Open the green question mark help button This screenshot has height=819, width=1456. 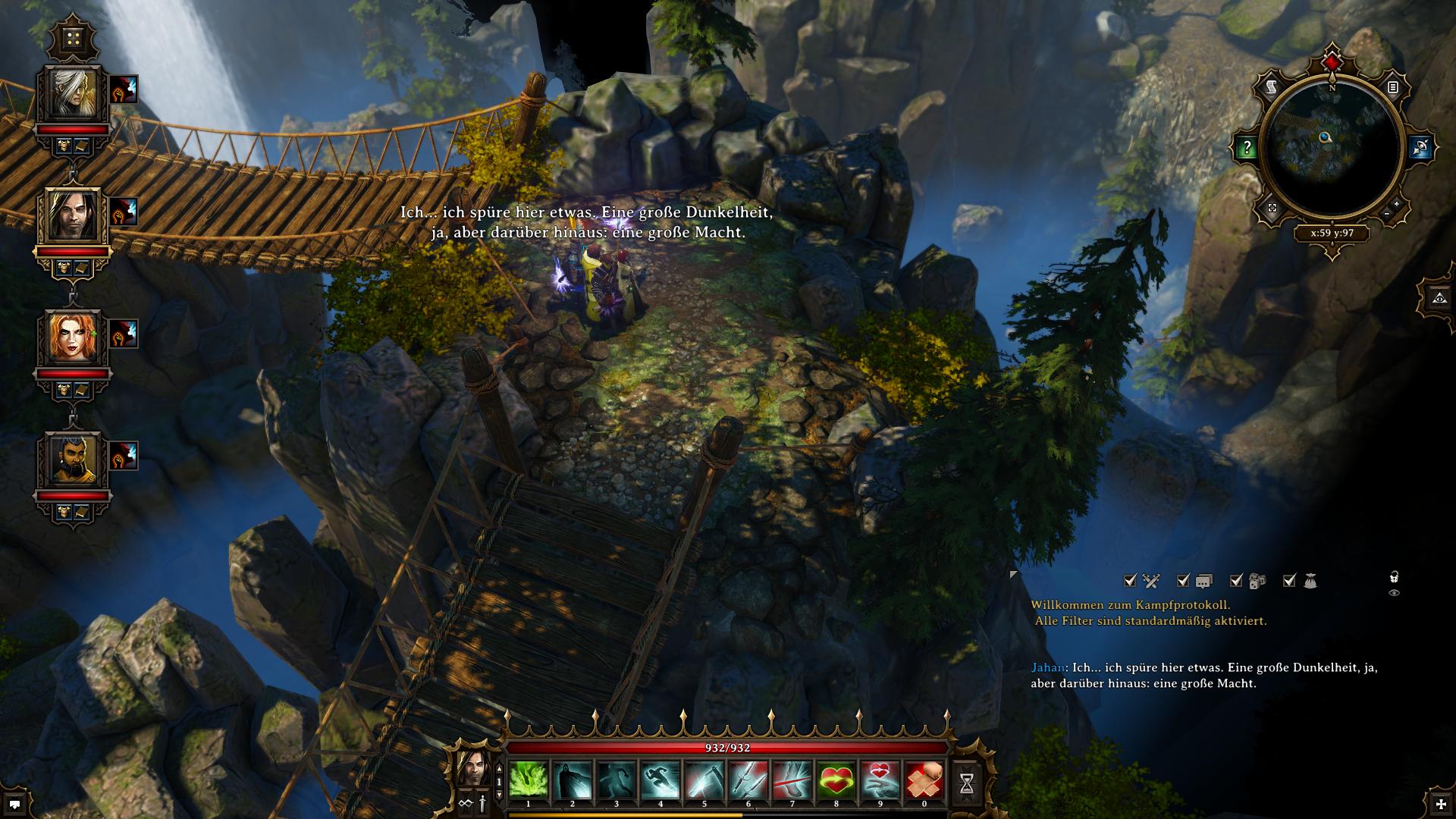(1247, 149)
